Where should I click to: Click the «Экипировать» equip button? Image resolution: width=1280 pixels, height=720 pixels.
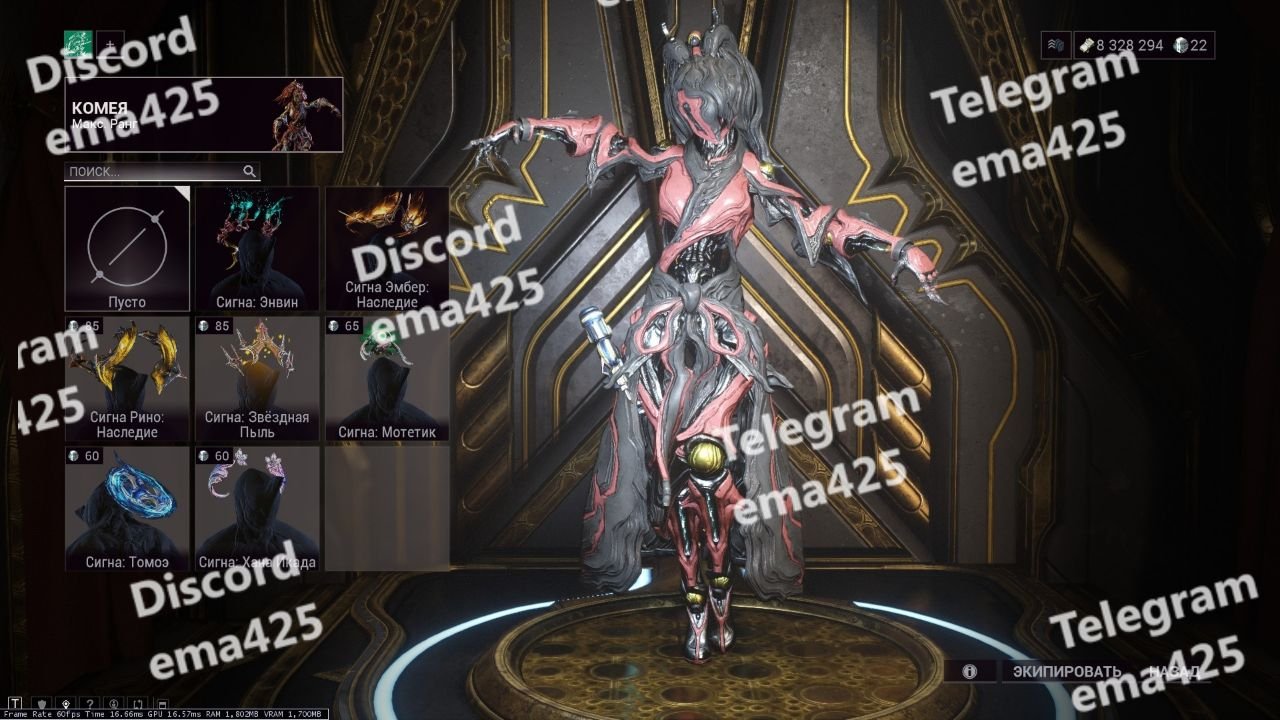(1067, 671)
